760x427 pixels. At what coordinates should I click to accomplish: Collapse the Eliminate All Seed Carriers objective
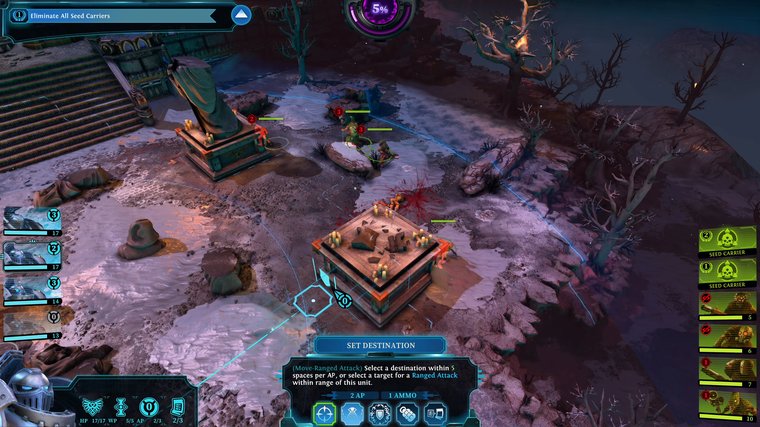pyautogui.click(x=240, y=15)
